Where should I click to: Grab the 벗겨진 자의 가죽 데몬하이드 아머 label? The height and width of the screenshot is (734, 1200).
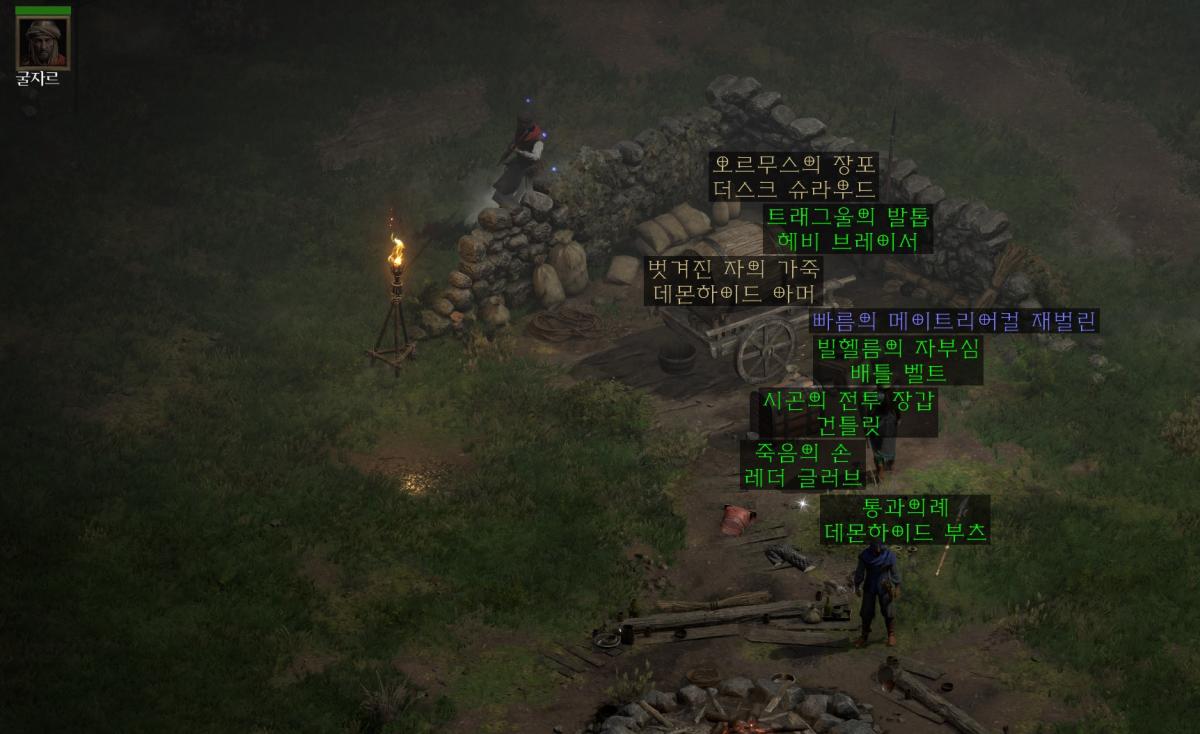point(734,281)
